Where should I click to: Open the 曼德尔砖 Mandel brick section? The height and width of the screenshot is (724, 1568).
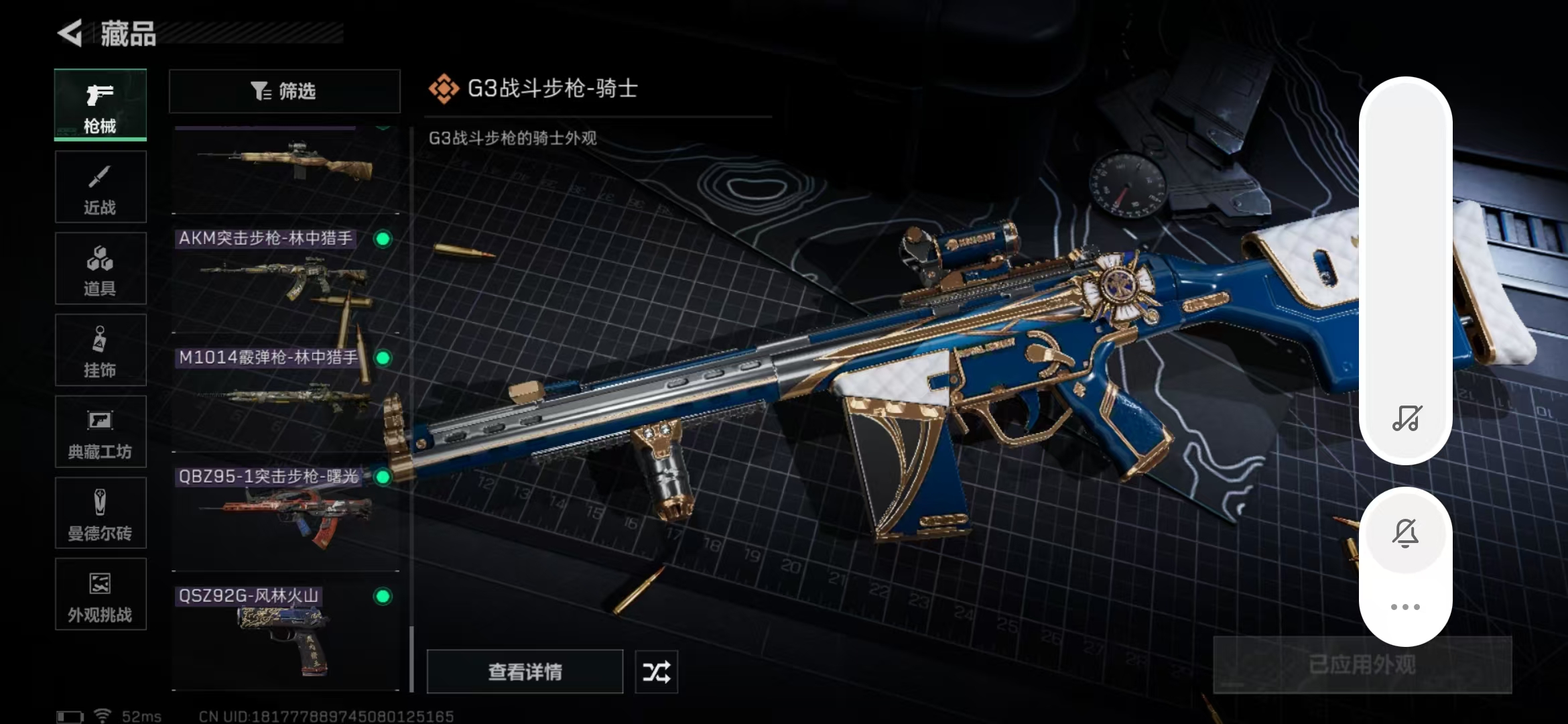(100, 513)
